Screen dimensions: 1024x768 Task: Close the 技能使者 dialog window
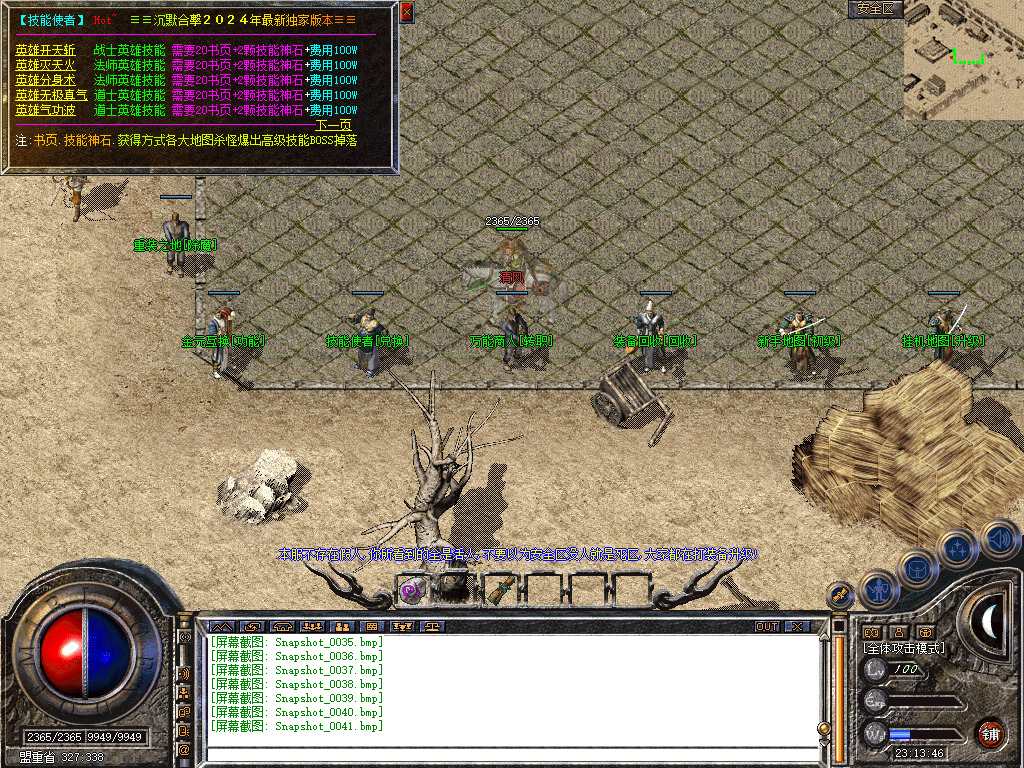click(x=406, y=12)
